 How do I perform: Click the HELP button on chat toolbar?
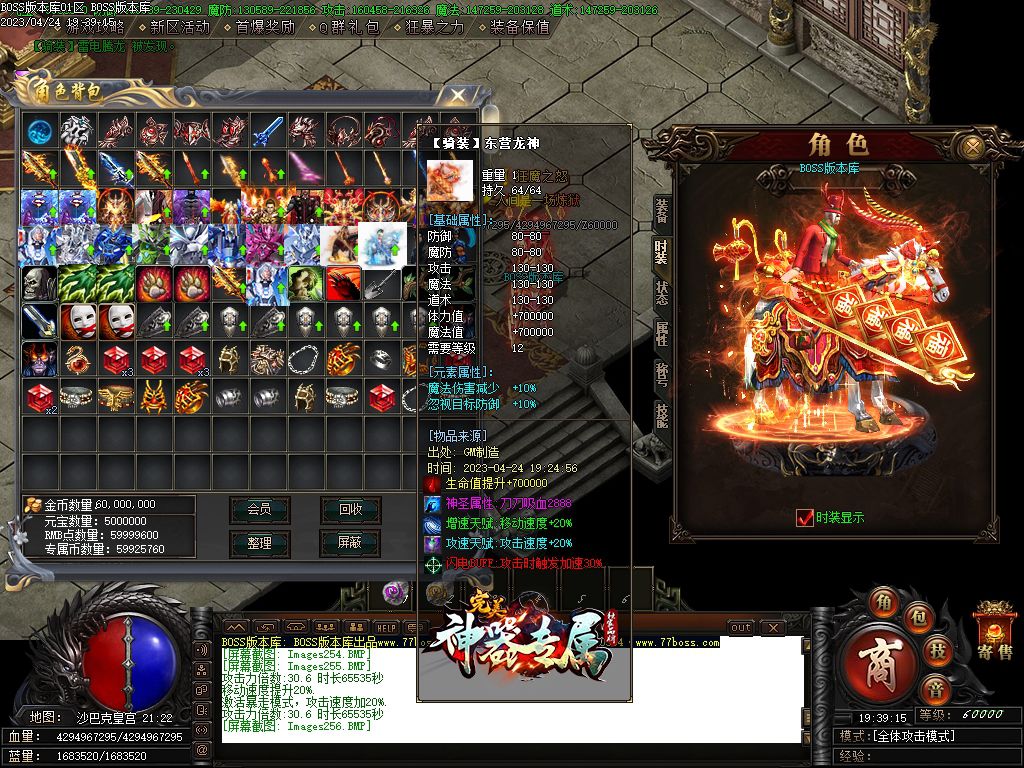pos(386,627)
